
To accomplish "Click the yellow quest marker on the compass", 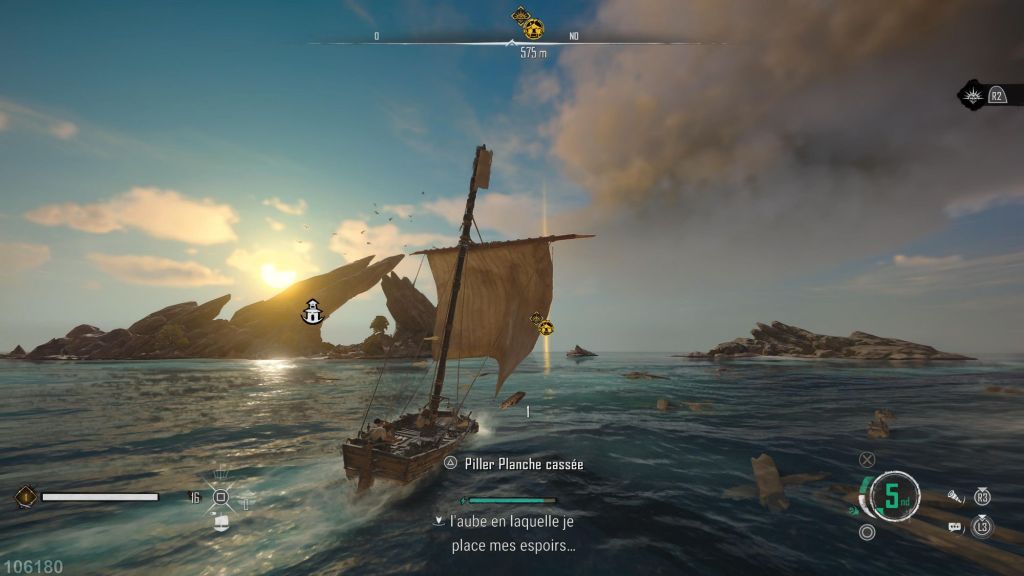I will 534,28.
